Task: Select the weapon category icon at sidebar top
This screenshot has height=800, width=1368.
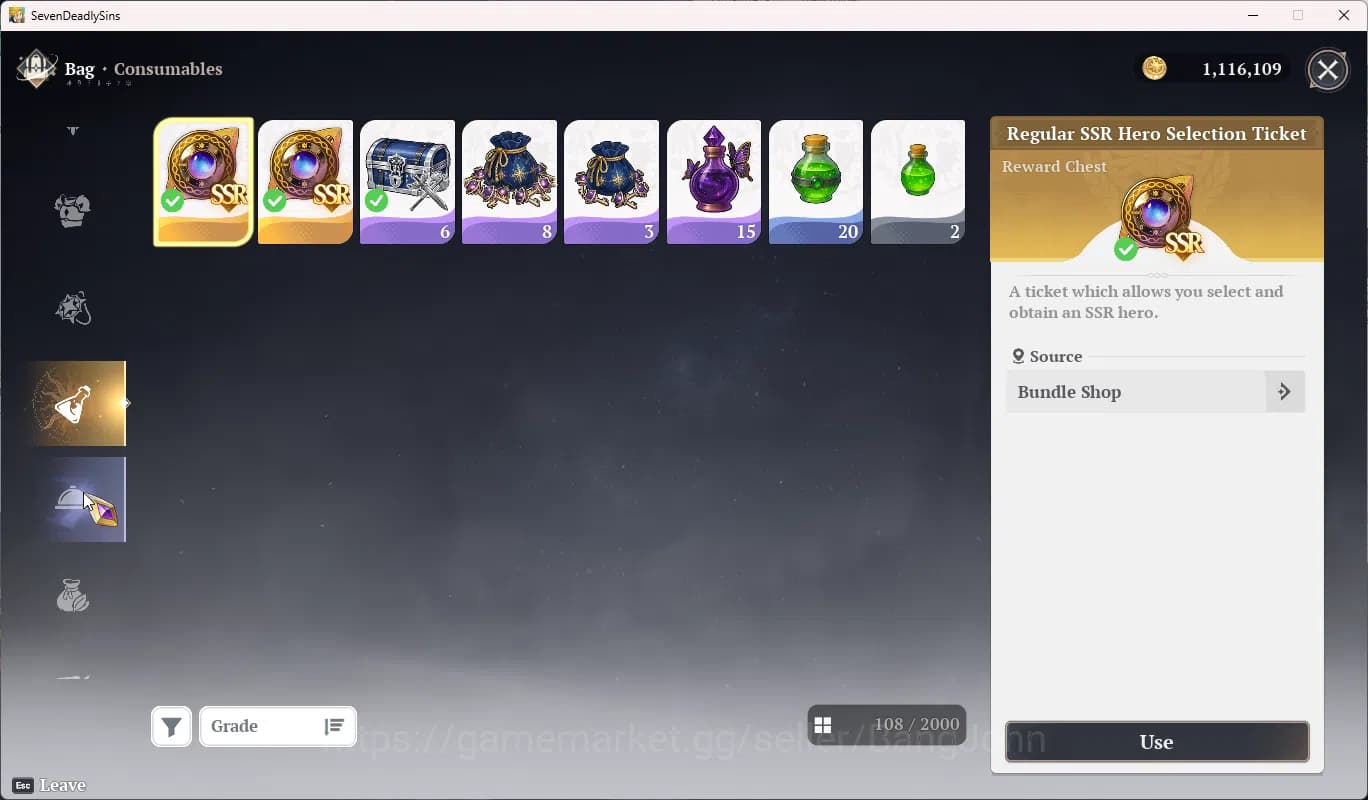Action: (72, 131)
